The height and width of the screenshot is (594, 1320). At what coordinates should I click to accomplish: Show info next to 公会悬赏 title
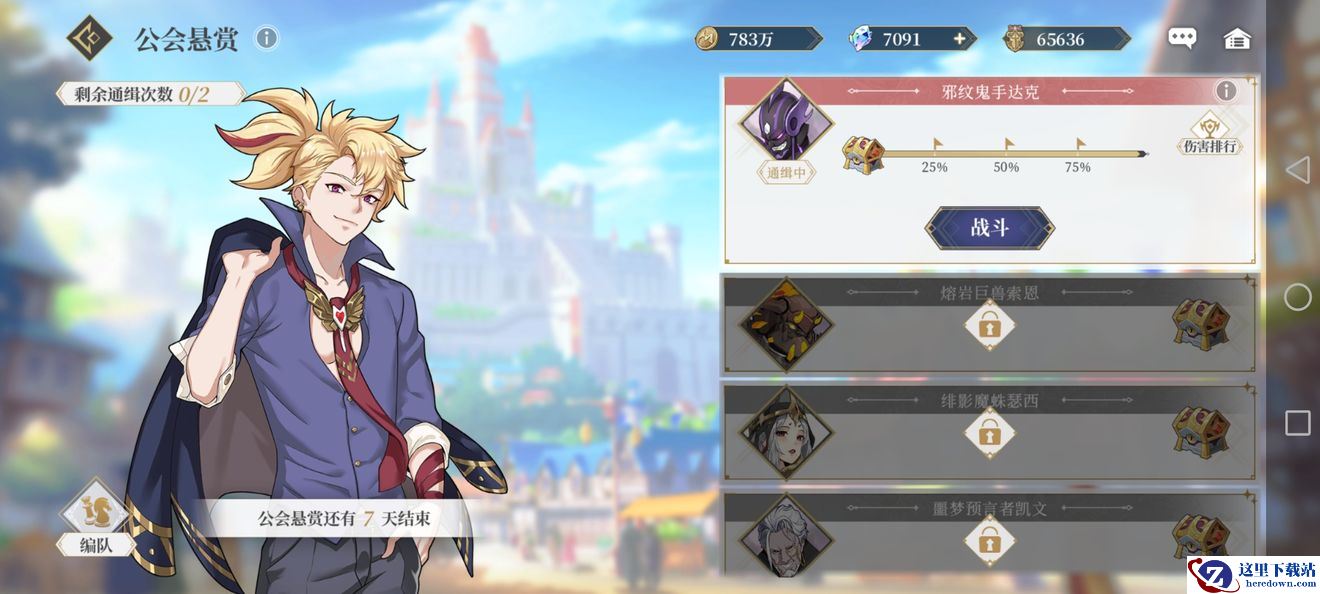(x=266, y=38)
